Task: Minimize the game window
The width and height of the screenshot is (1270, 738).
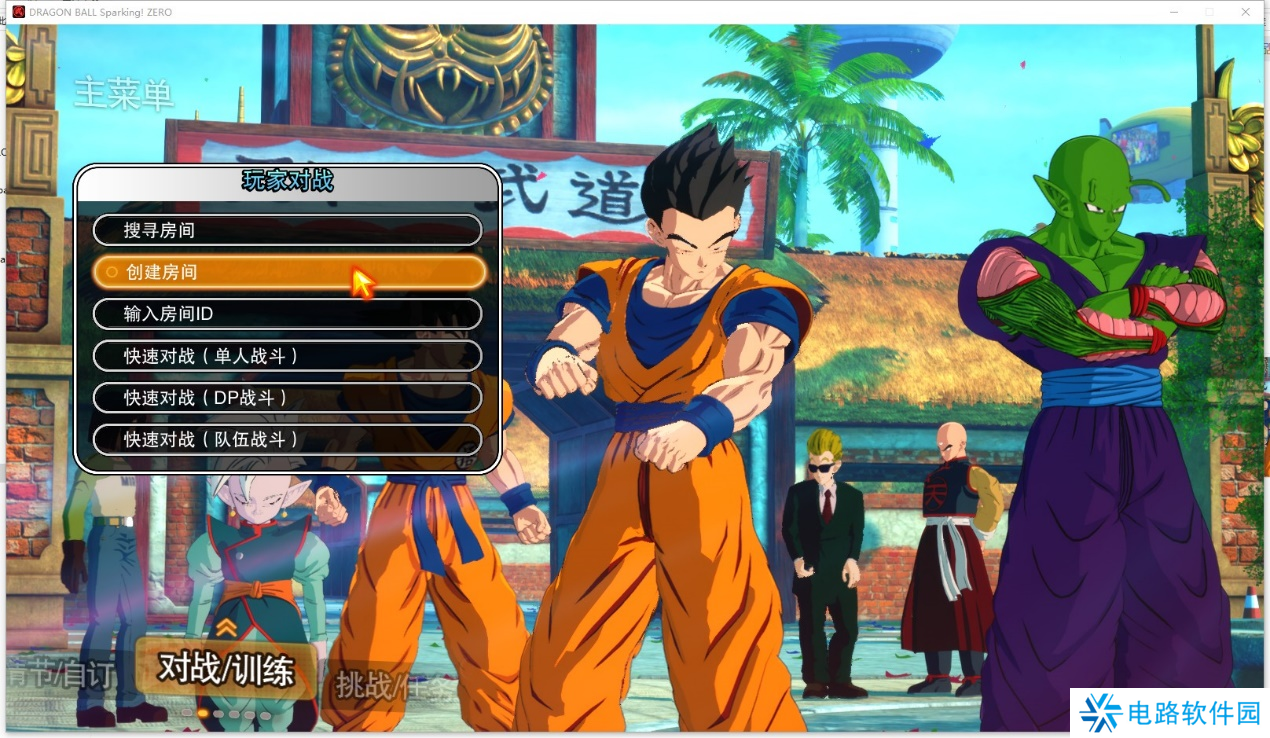Action: pyautogui.click(x=1174, y=11)
